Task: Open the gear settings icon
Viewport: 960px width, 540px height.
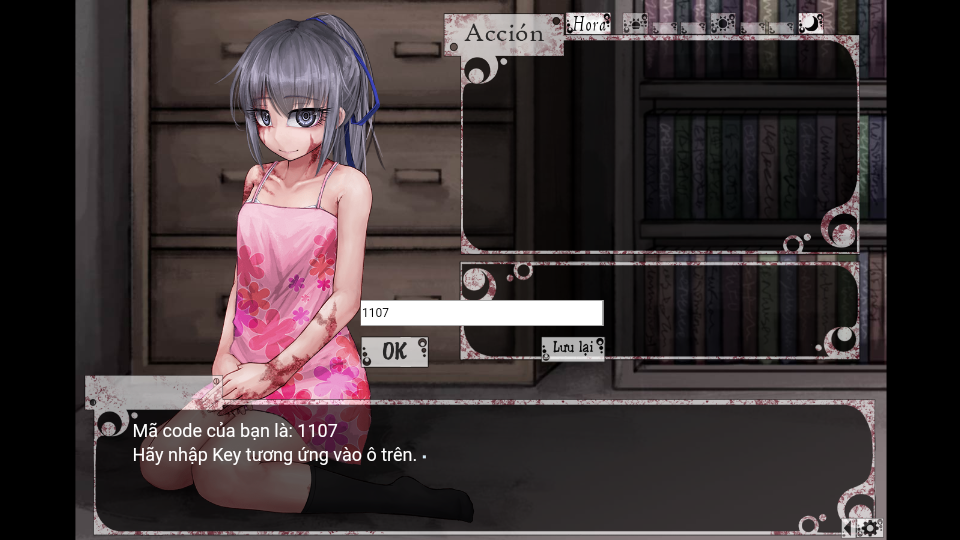Action: point(870,528)
